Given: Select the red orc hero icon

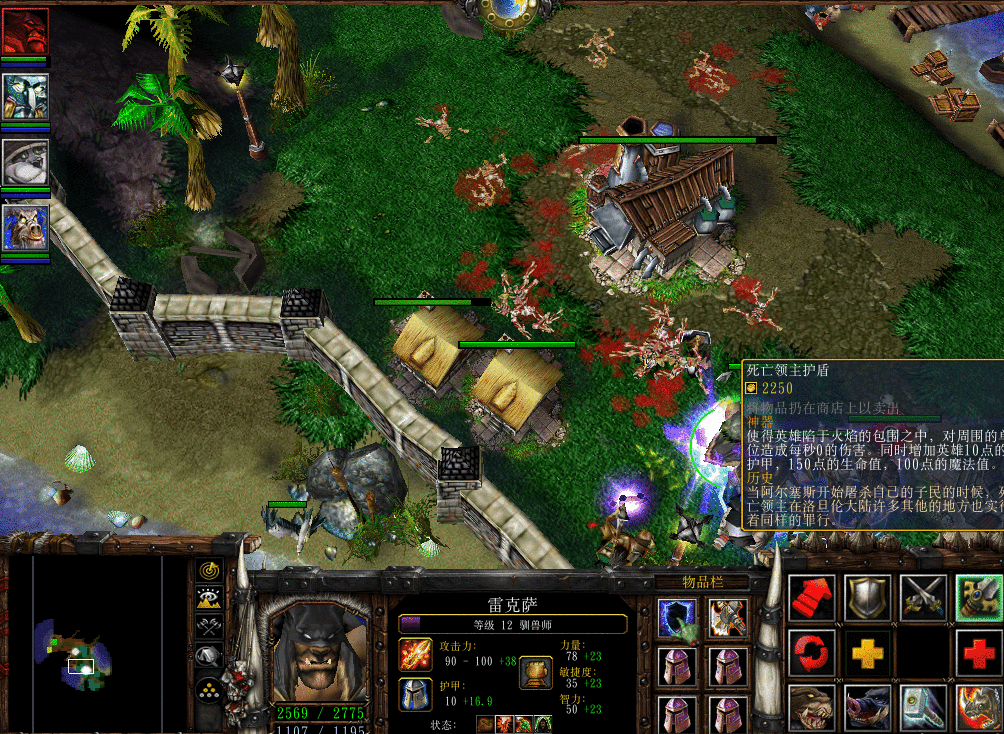Looking at the screenshot, I should 25,31.
